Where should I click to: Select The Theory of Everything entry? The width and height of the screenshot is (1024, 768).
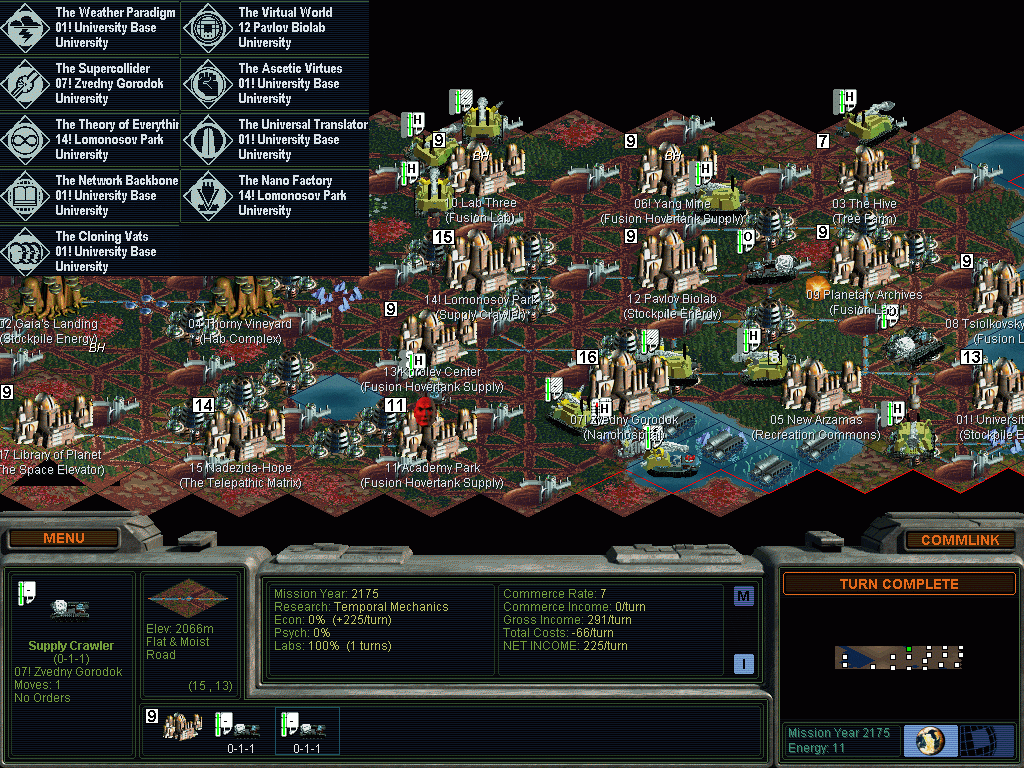point(91,140)
